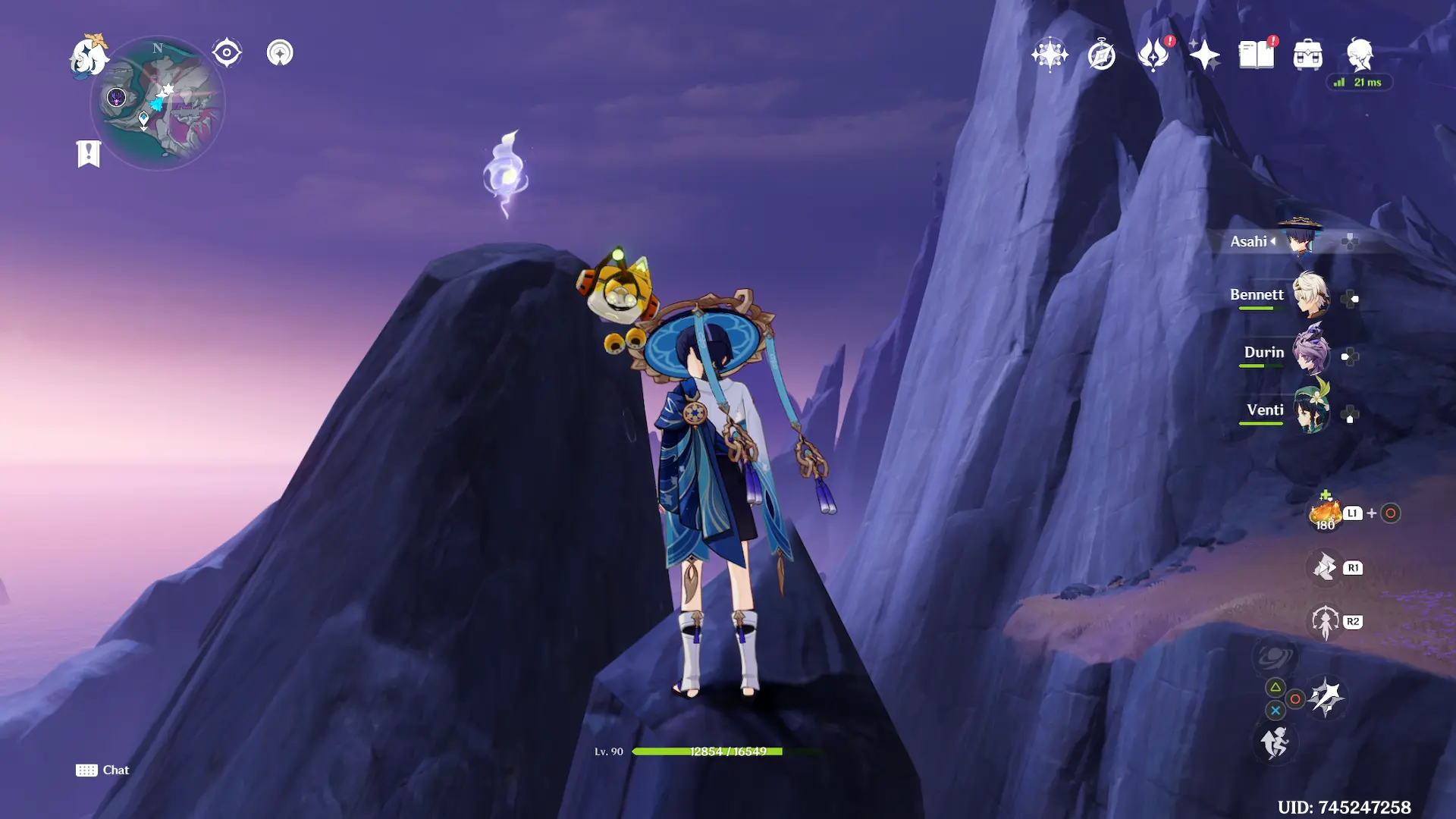Toggle the eye-shaped elemental sight icon
This screenshot has width=1456, height=819.
(x=227, y=53)
